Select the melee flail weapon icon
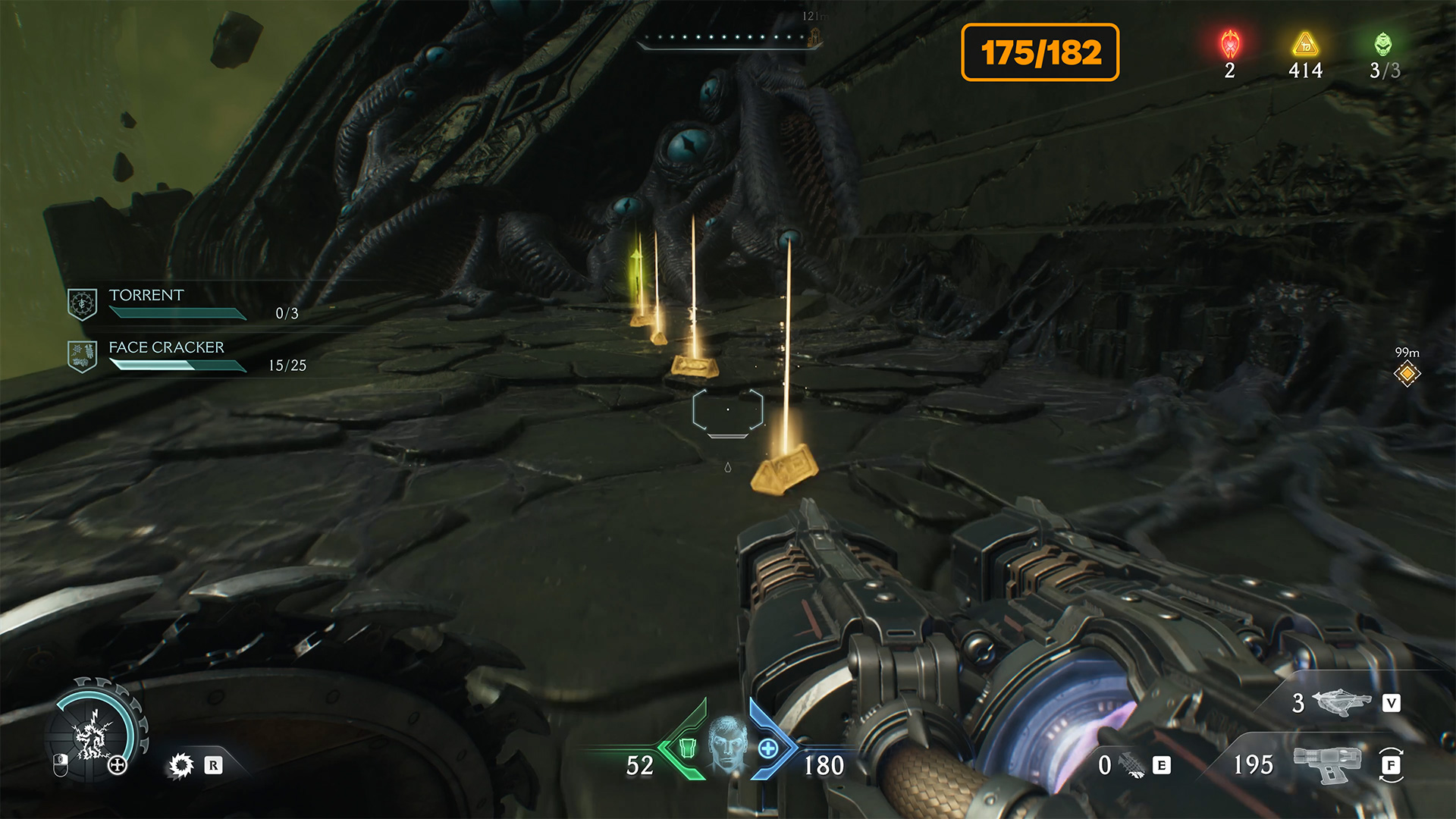Screen dimensions: 1456x819 [1132, 765]
